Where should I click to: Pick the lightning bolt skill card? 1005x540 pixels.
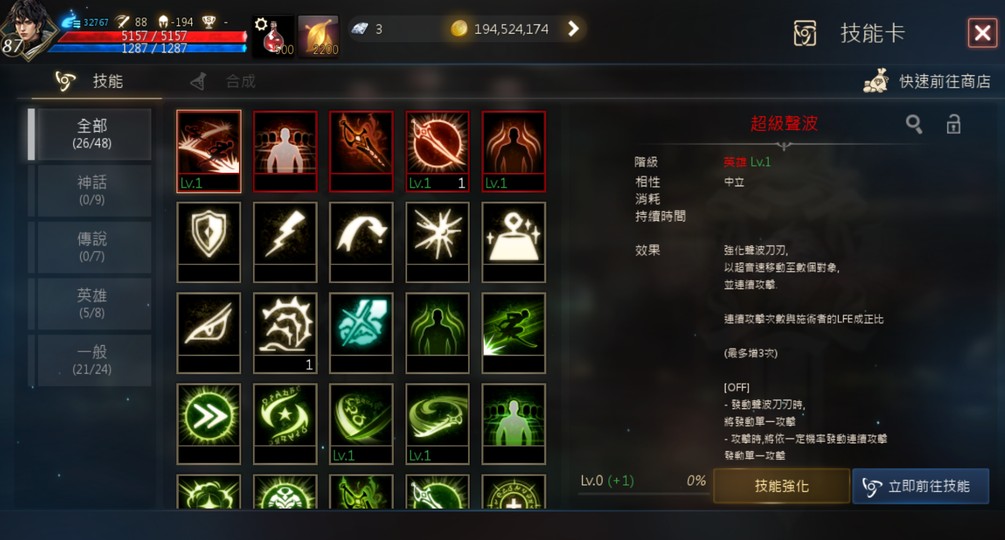point(285,235)
